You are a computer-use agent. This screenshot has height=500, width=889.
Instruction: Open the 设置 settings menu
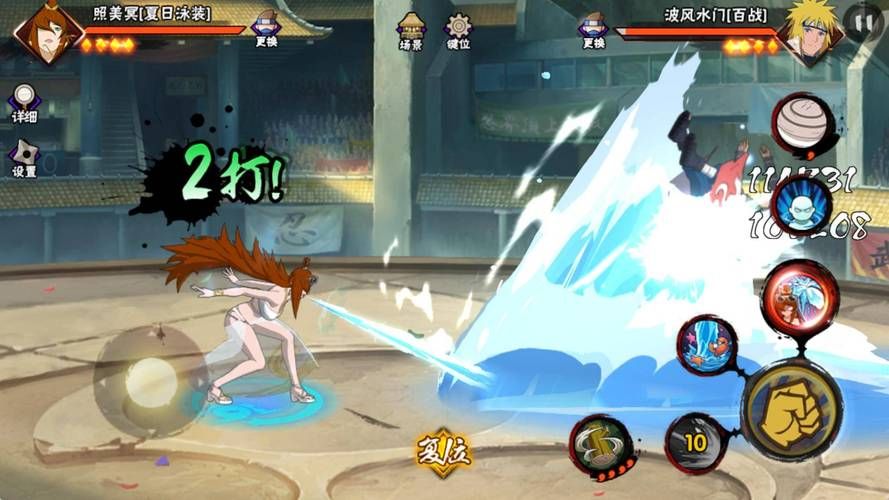(24, 159)
